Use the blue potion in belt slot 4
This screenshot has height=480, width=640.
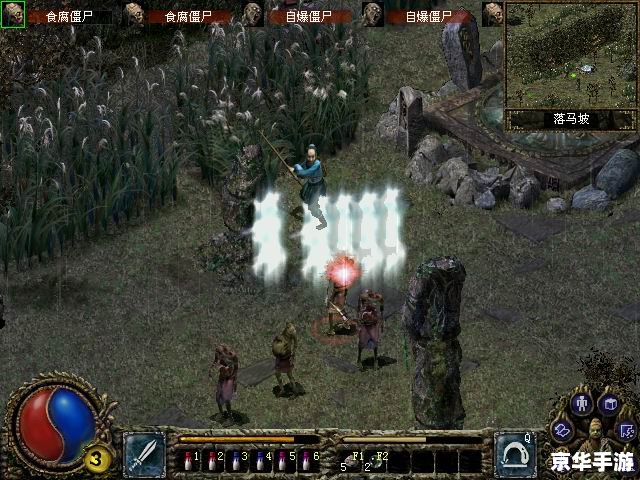click(259, 461)
